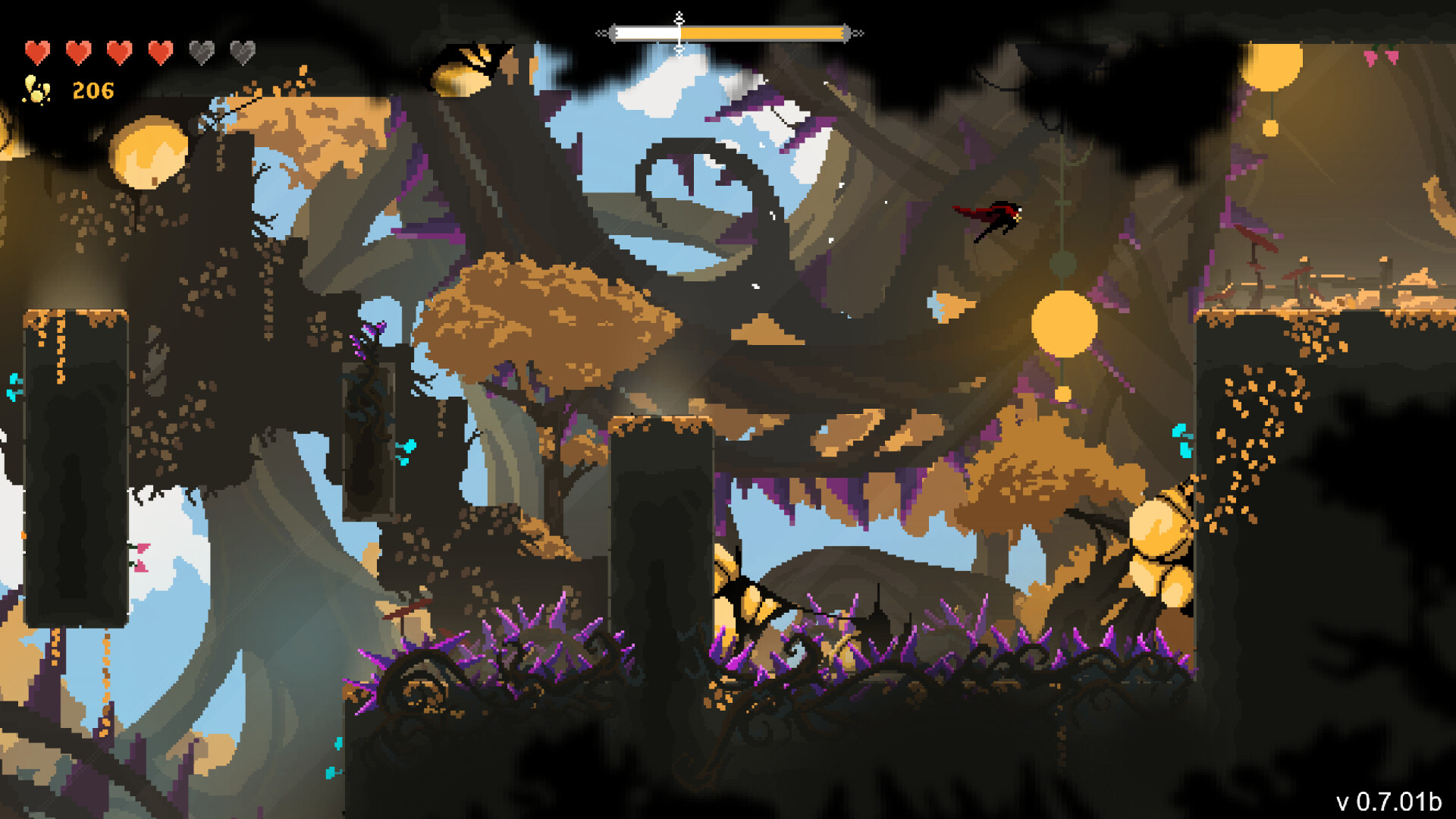Click the pollen/bee icon in the HUD
This screenshot has width=1456, height=819.
pos(34,91)
